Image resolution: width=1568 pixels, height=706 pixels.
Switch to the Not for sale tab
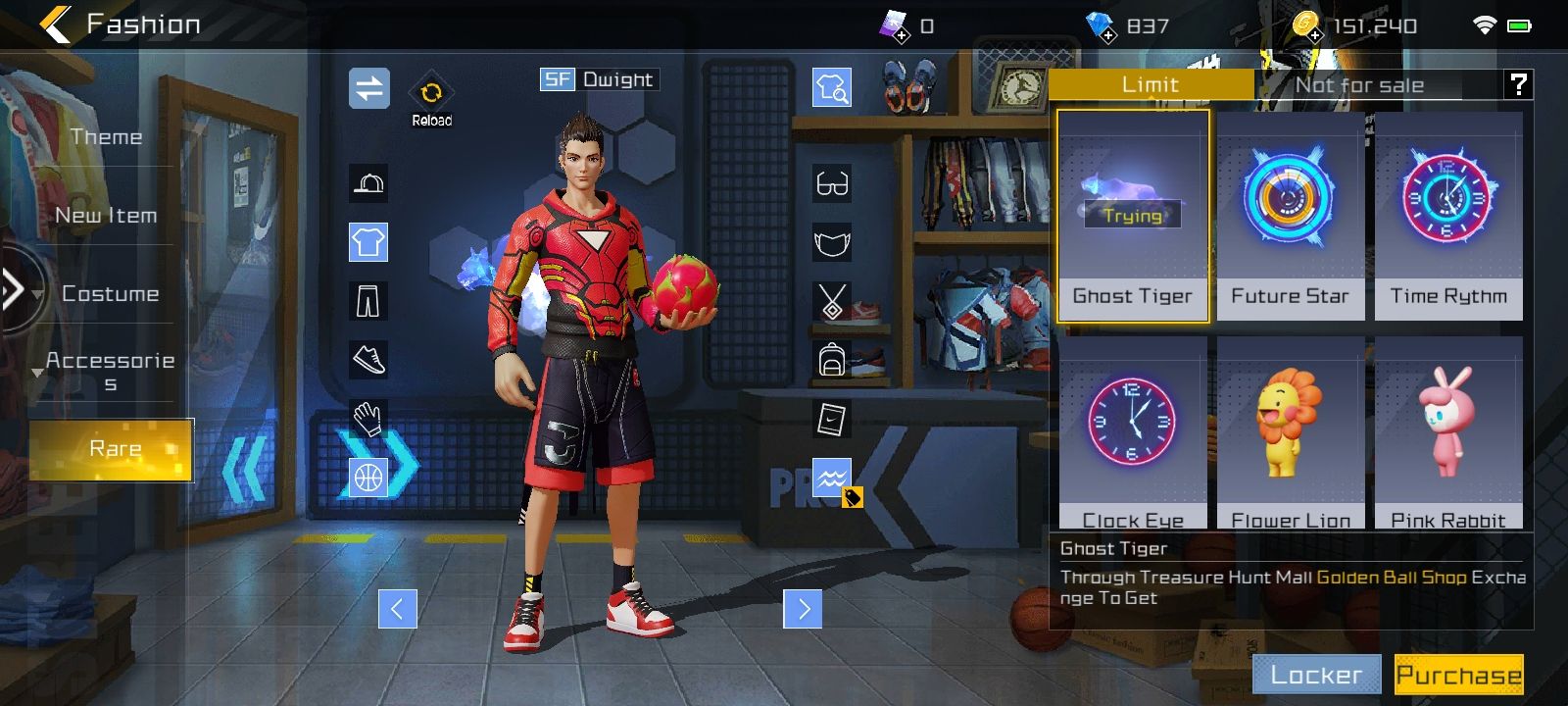[x=1359, y=85]
